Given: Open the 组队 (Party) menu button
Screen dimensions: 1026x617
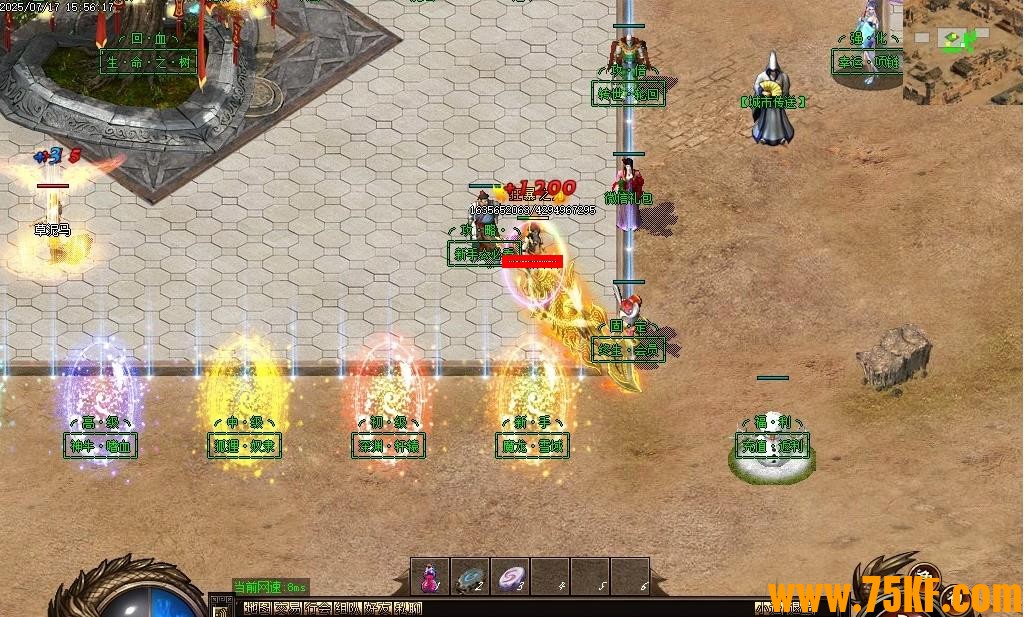Looking at the screenshot, I should click(348, 608).
